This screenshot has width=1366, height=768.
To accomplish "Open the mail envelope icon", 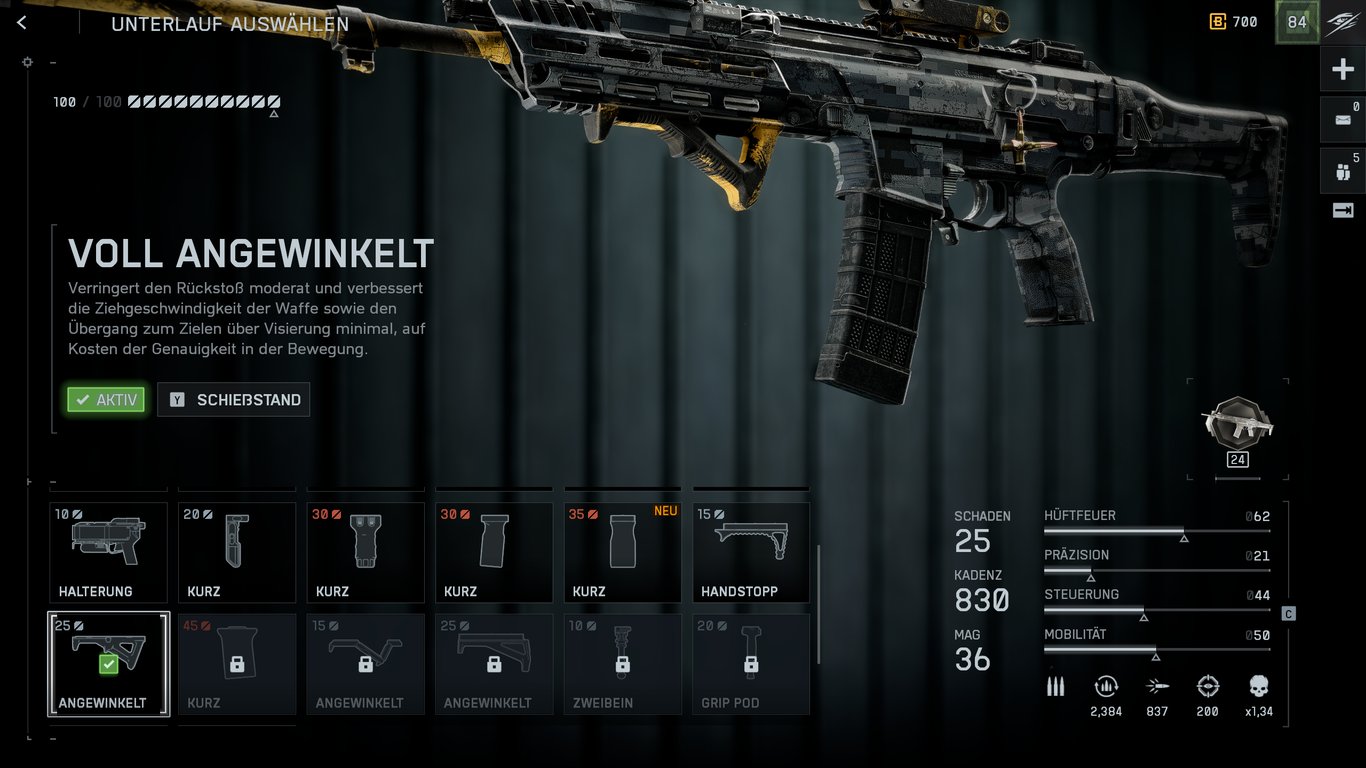I will 1343,120.
